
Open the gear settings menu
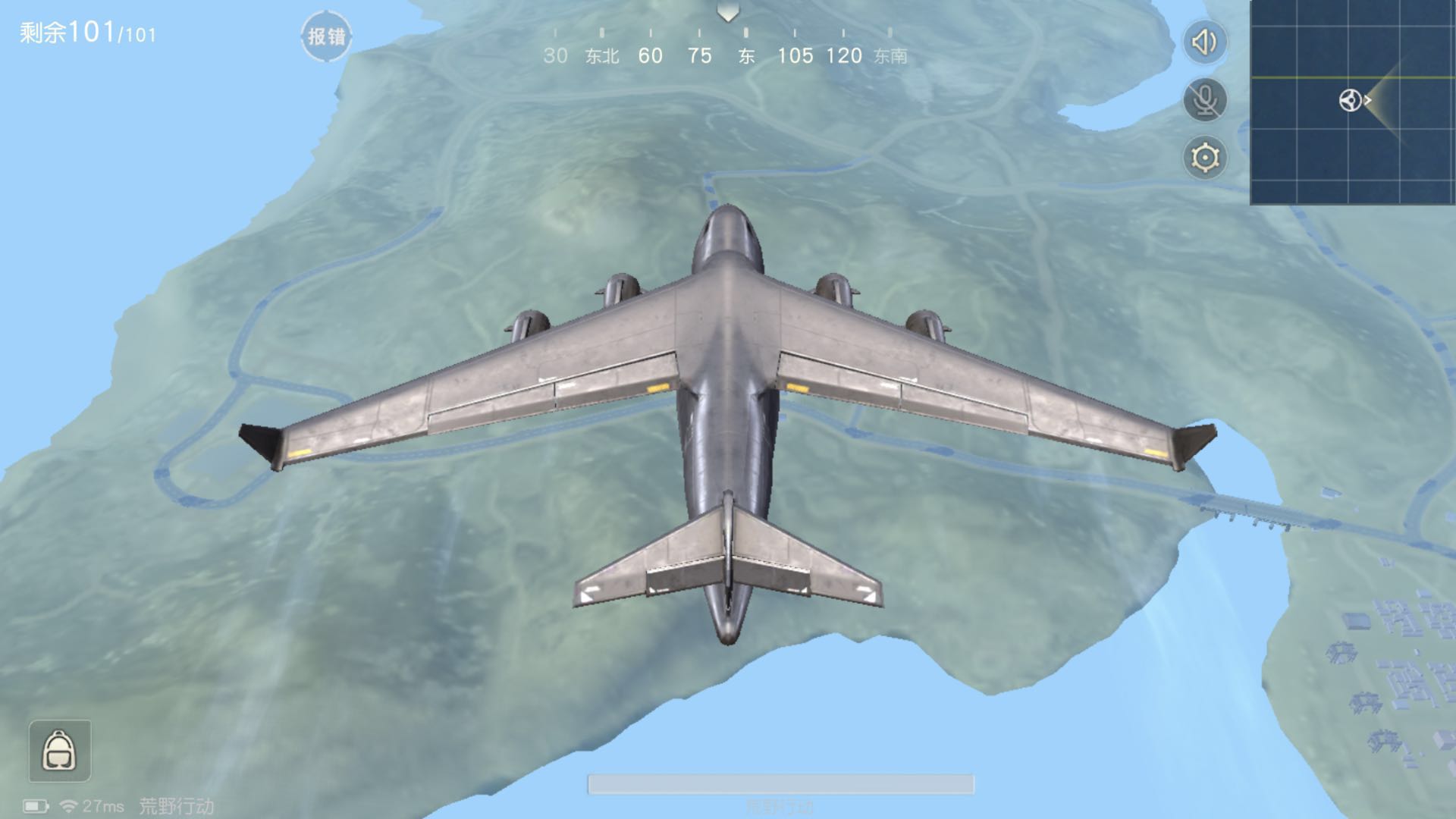1204,158
